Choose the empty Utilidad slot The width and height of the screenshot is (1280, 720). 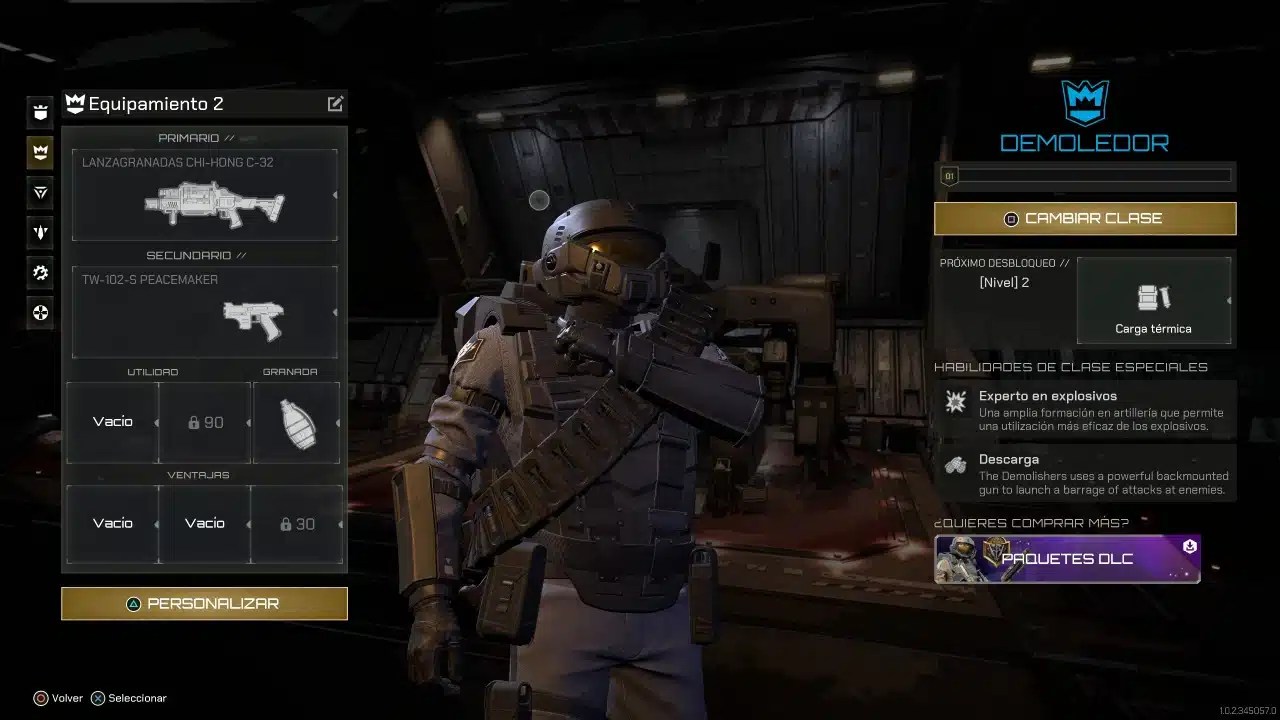coord(112,422)
